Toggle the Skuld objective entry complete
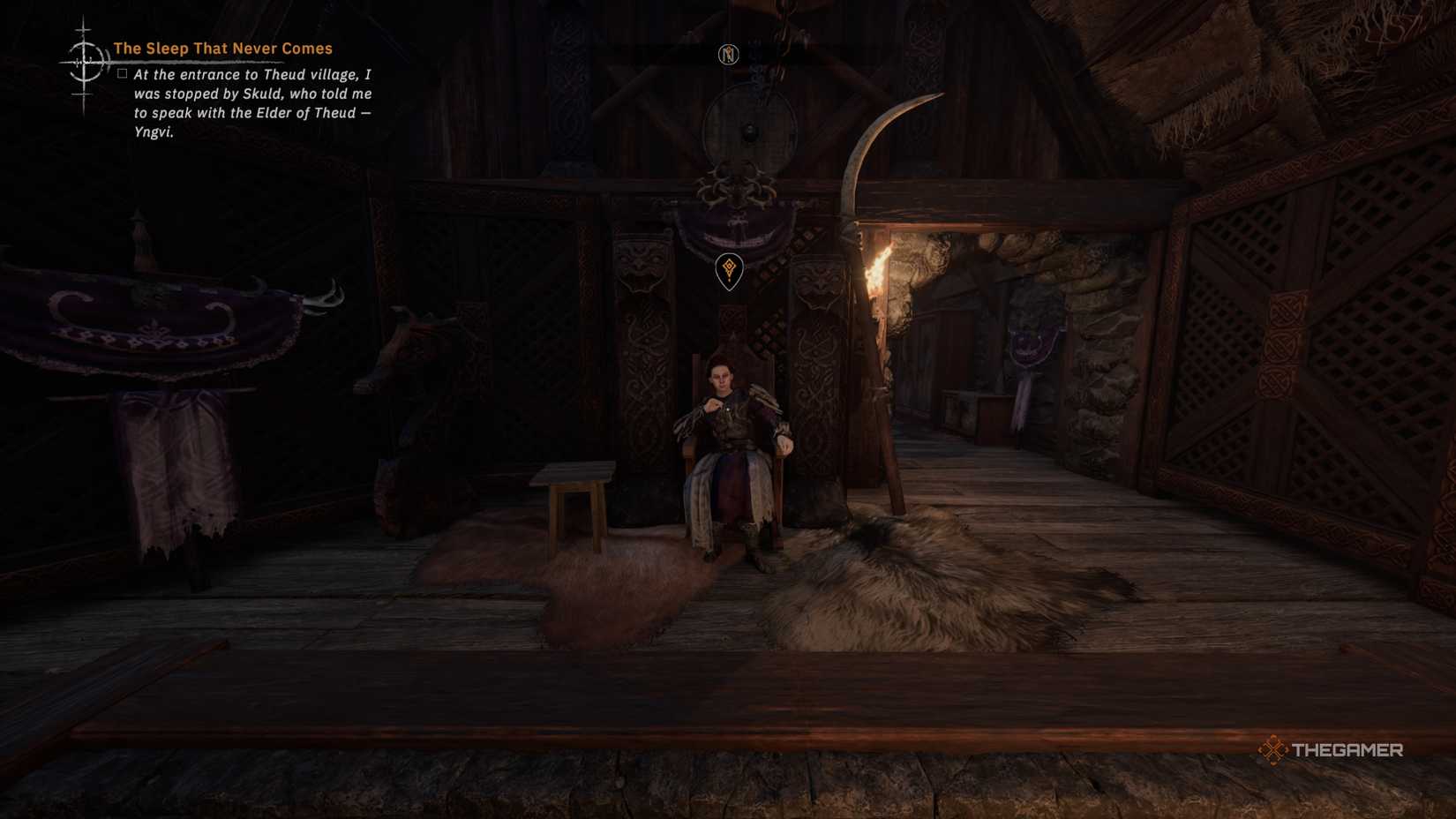This screenshot has height=819, width=1456. point(121,75)
